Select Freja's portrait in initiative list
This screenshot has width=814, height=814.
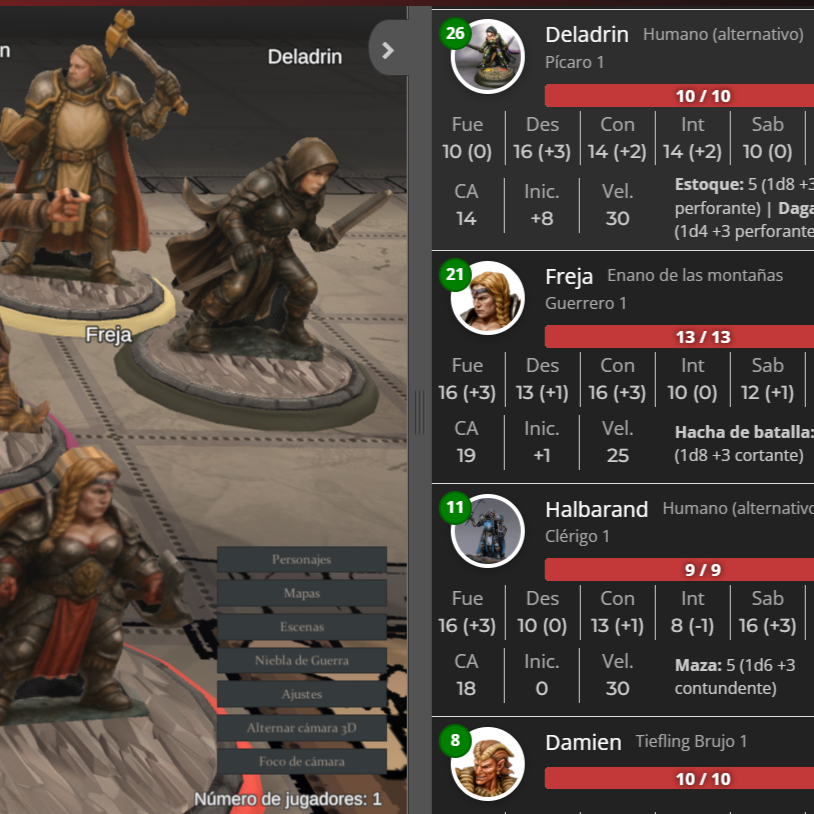point(488,298)
